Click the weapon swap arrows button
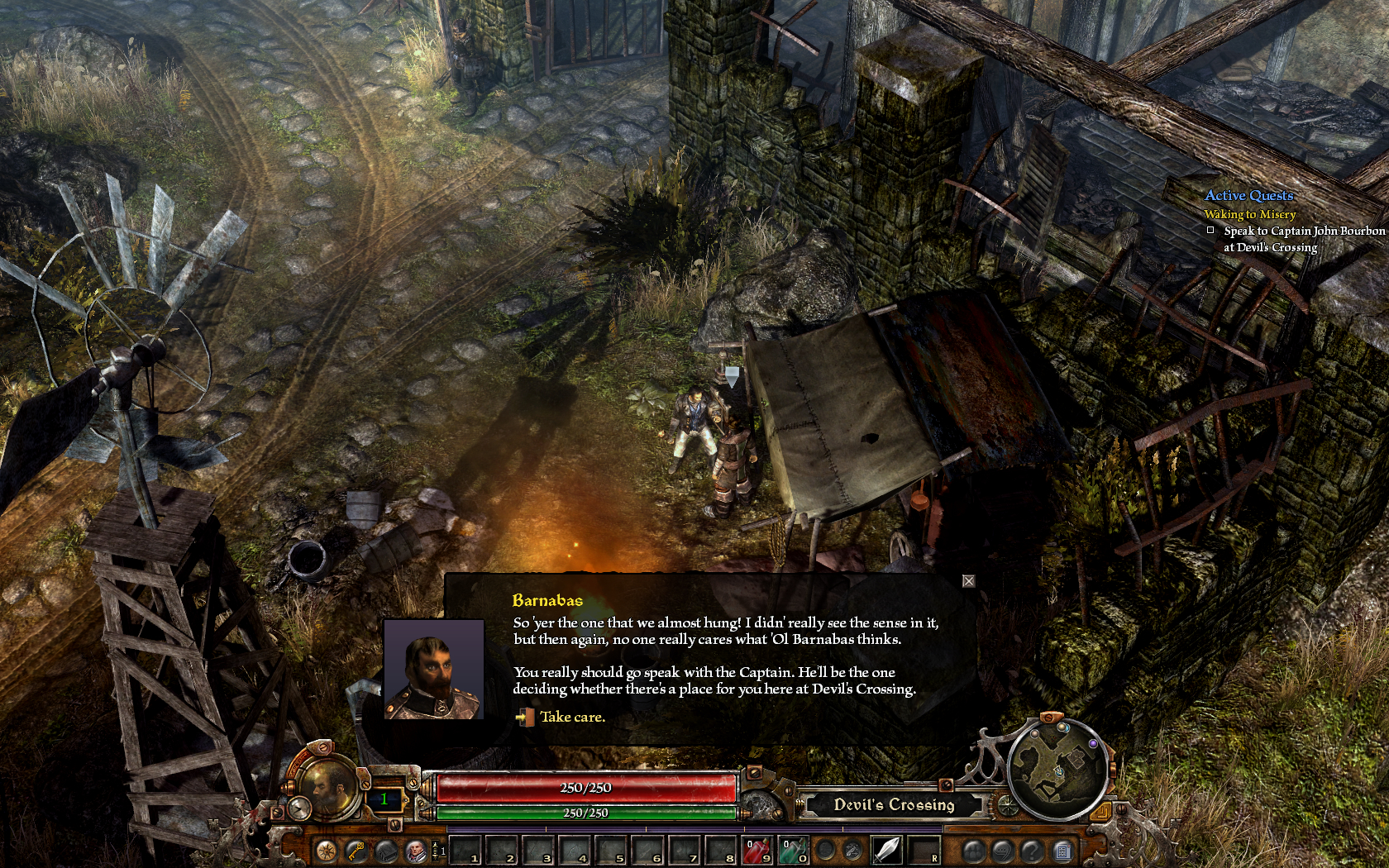1389x868 pixels. pos(853,850)
